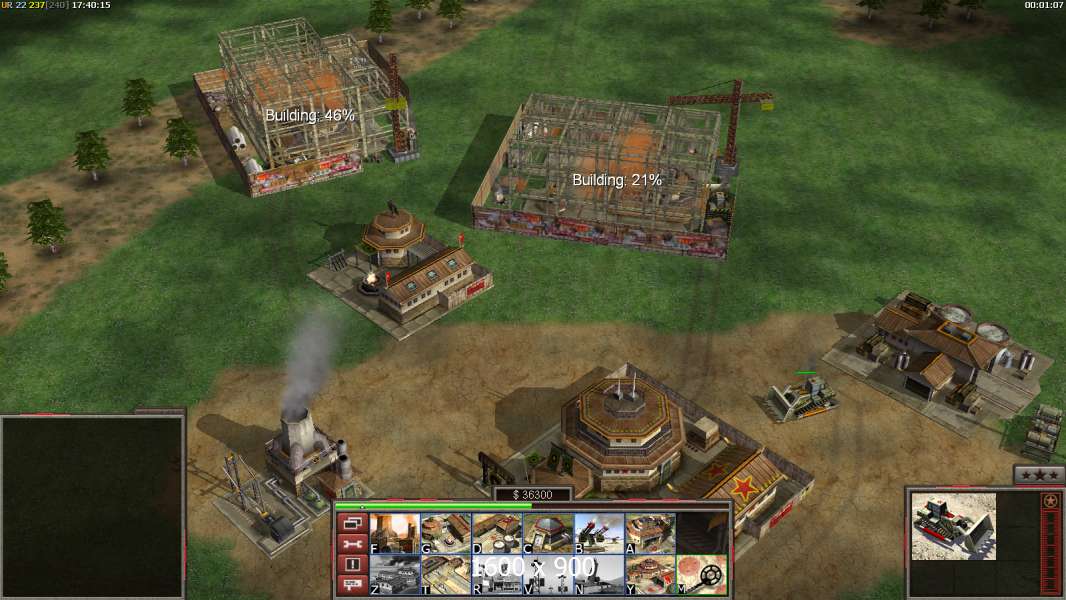Click the selected dozer portrait
The image size is (1066, 600).
[953, 525]
